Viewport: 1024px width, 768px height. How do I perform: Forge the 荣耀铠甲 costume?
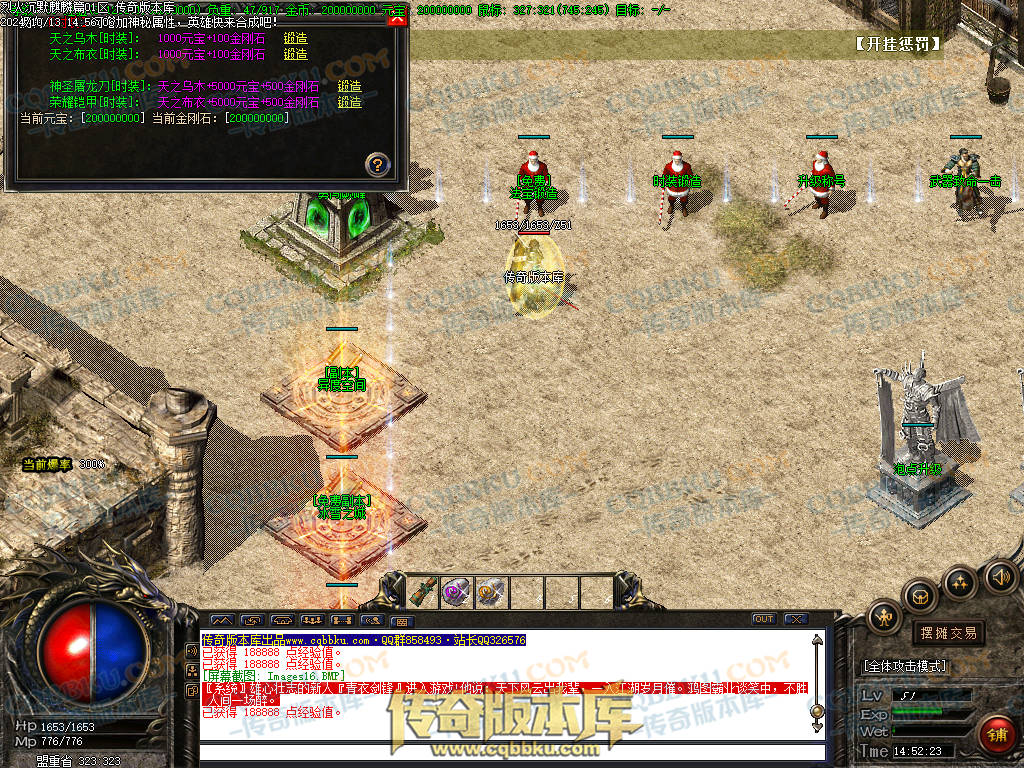349,102
